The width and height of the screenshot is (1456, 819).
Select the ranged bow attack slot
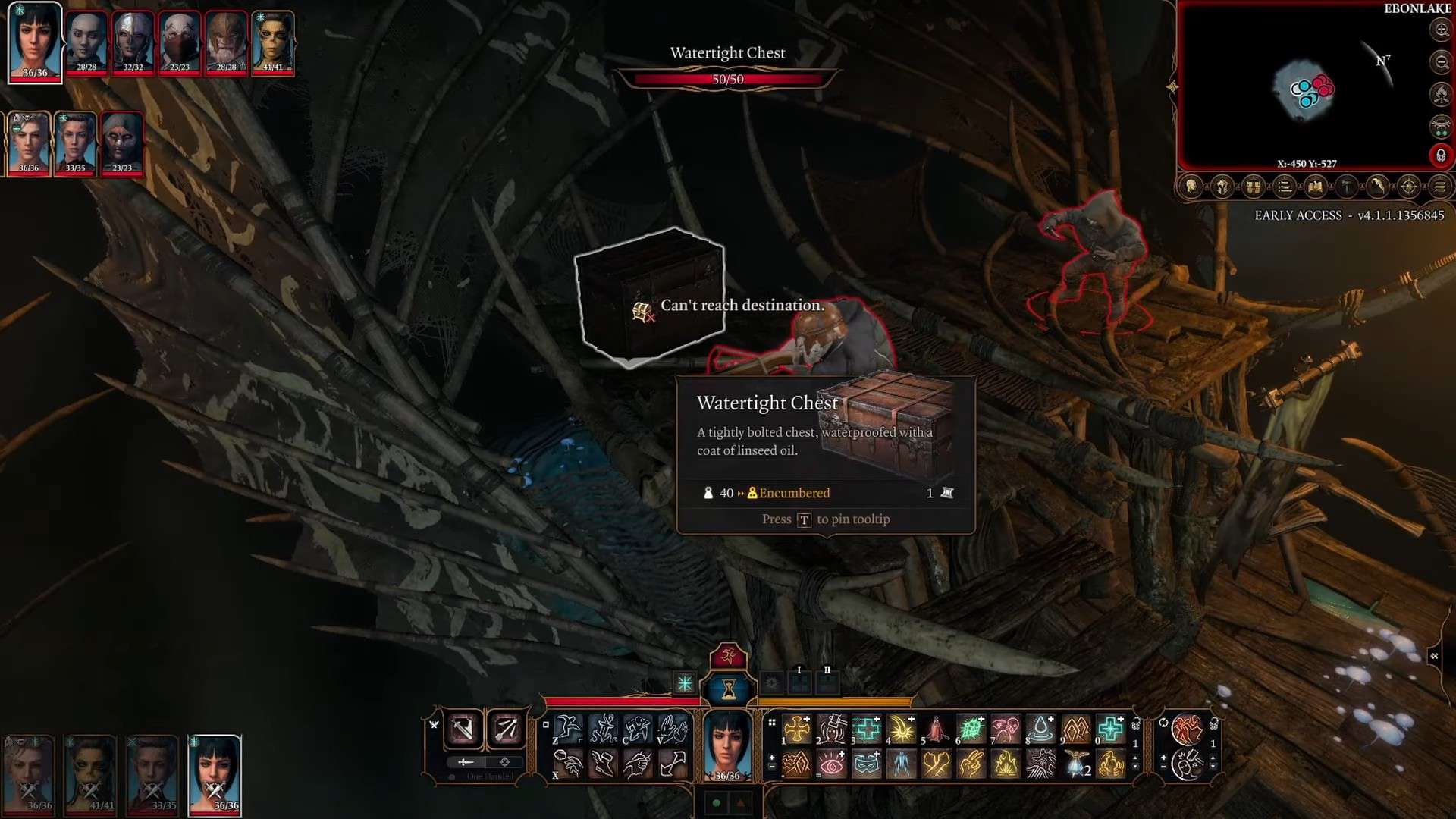pos(506,730)
